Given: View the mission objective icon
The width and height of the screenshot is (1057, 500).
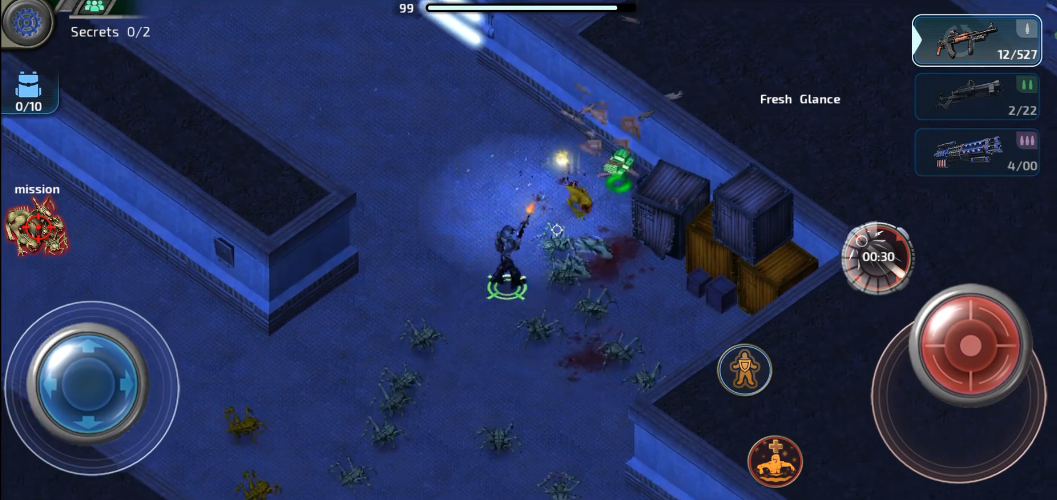Looking at the screenshot, I should (37, 227).
